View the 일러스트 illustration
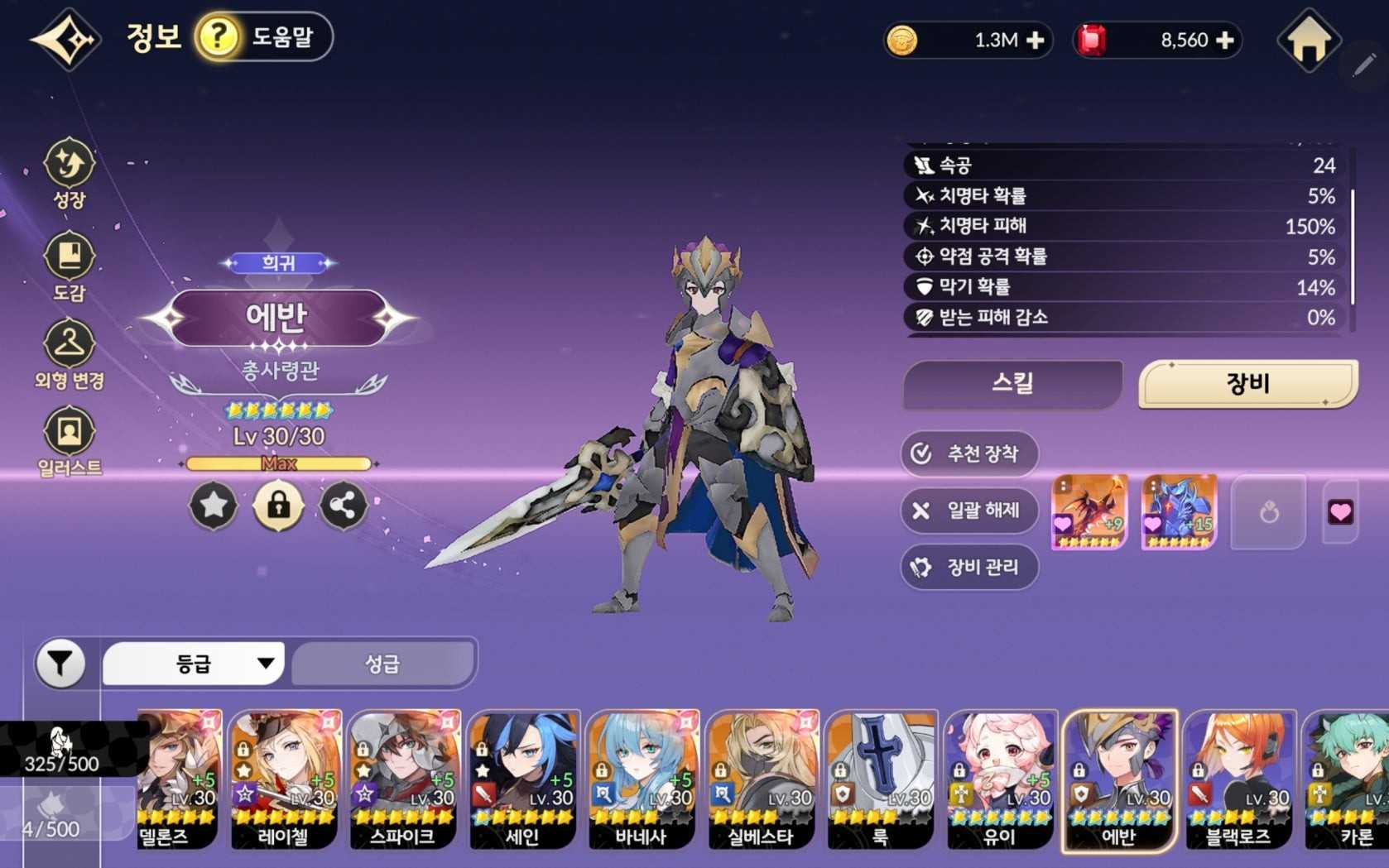The height and width of the screenshot is (868, 1389). [x=69, y=442]
